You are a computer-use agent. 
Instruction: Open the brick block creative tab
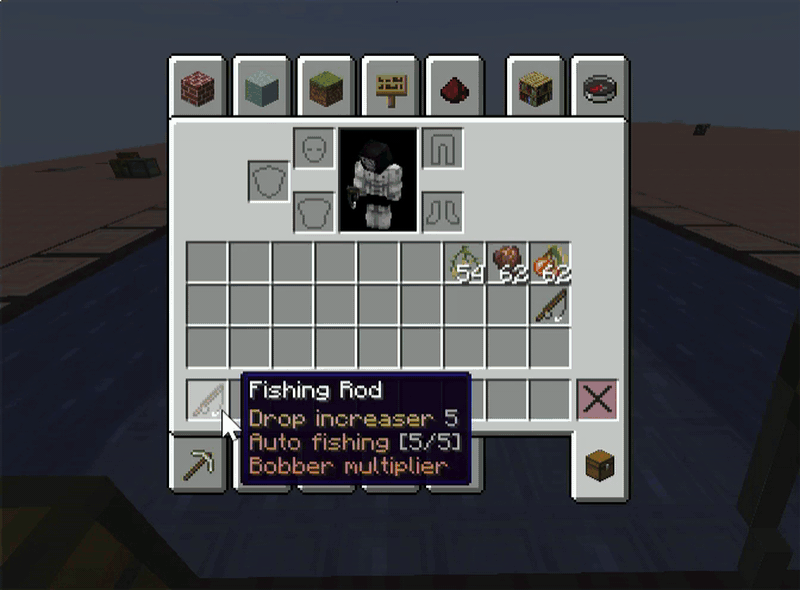pos(198,90)
